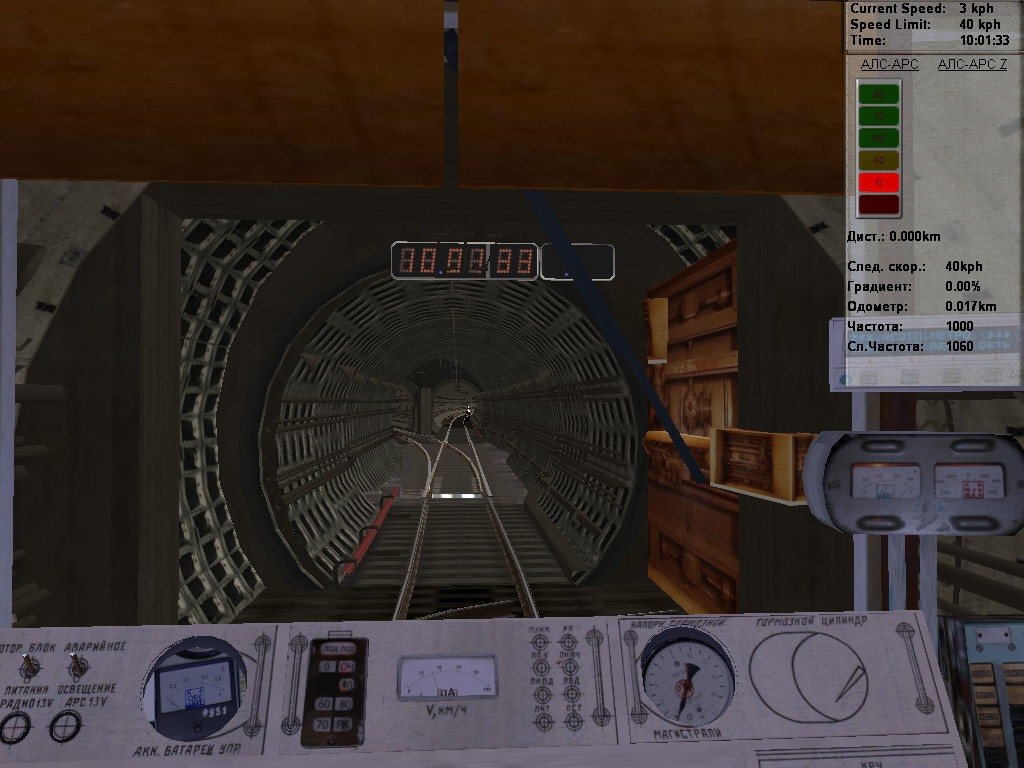Switch to the АЛС-АРС tab
Screen dimensions: 1024x768
pos(889,64)
